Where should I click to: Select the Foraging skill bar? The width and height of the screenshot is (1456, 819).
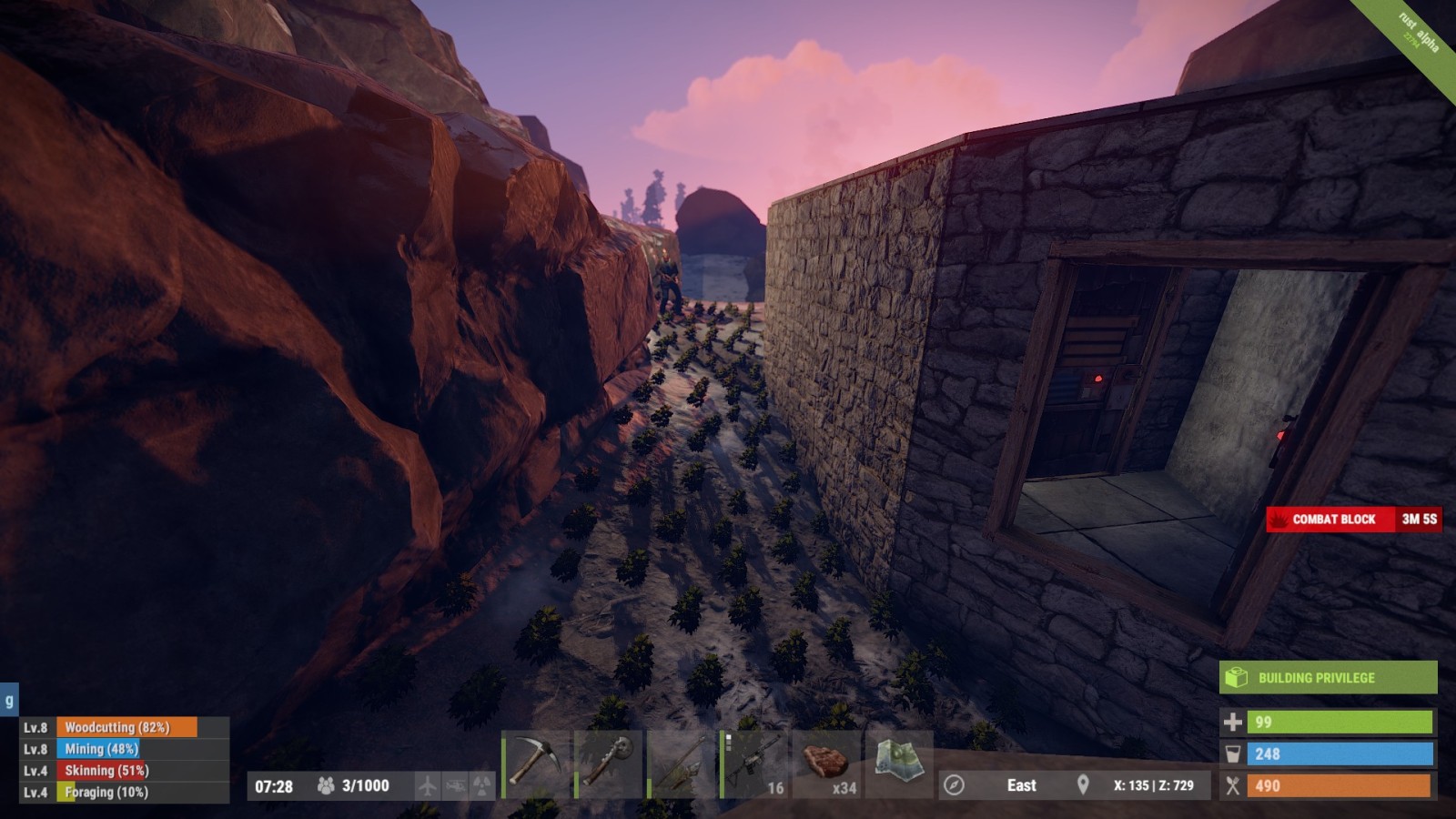126,793
